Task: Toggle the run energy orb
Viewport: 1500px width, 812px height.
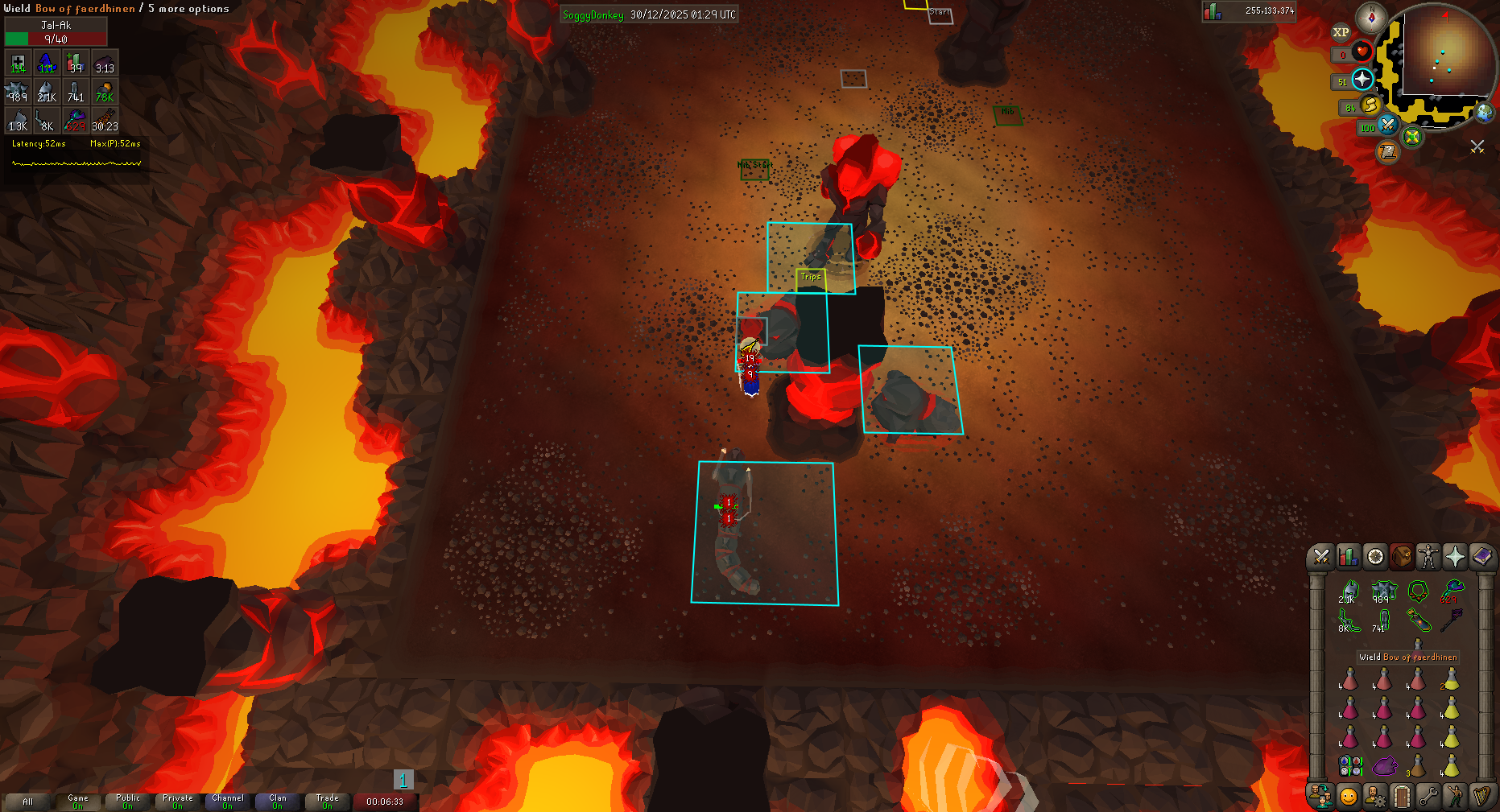Action: (x=1370, y=105)
